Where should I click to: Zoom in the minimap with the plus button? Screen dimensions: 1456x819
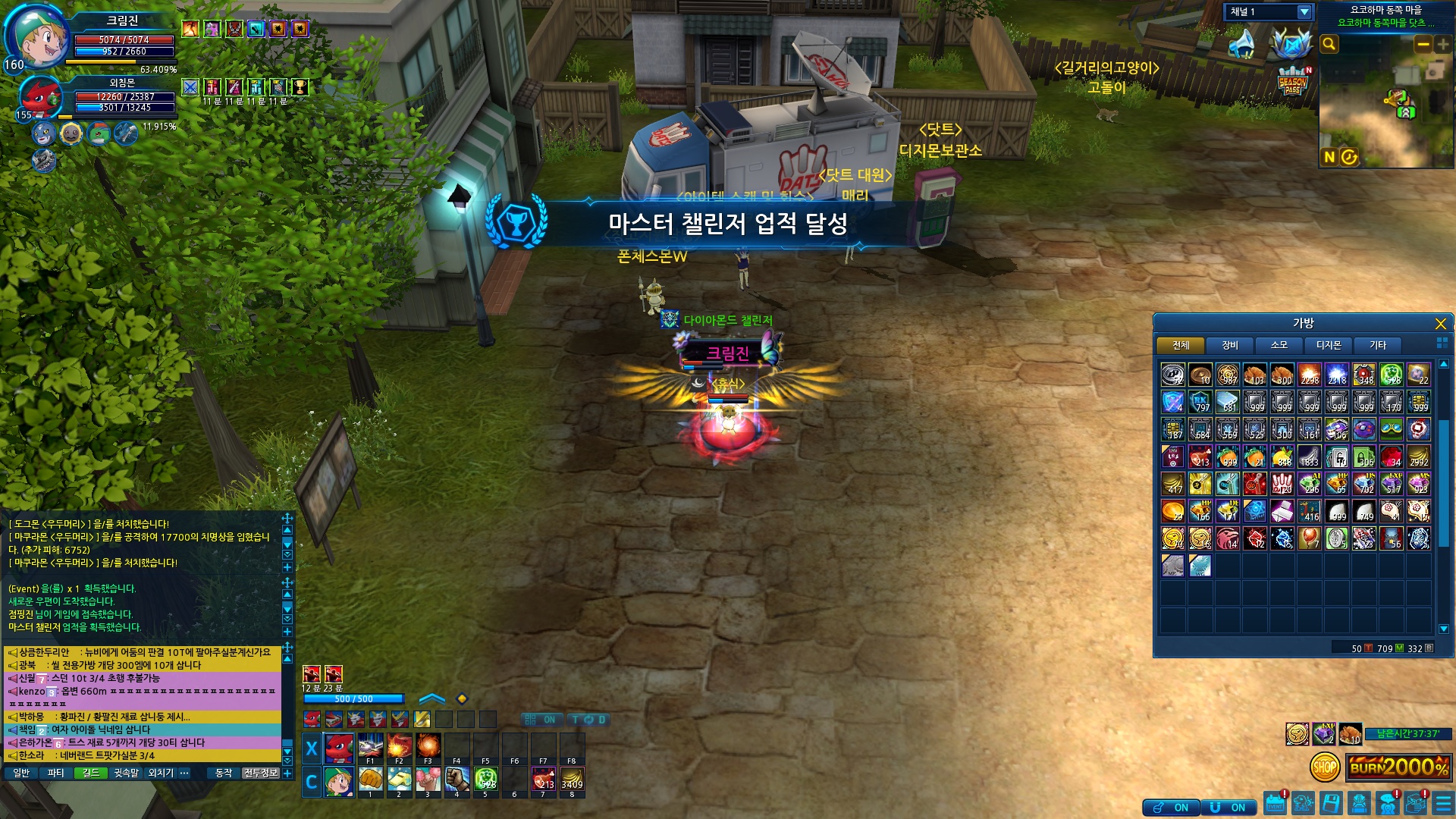(x=1442, y=44)
